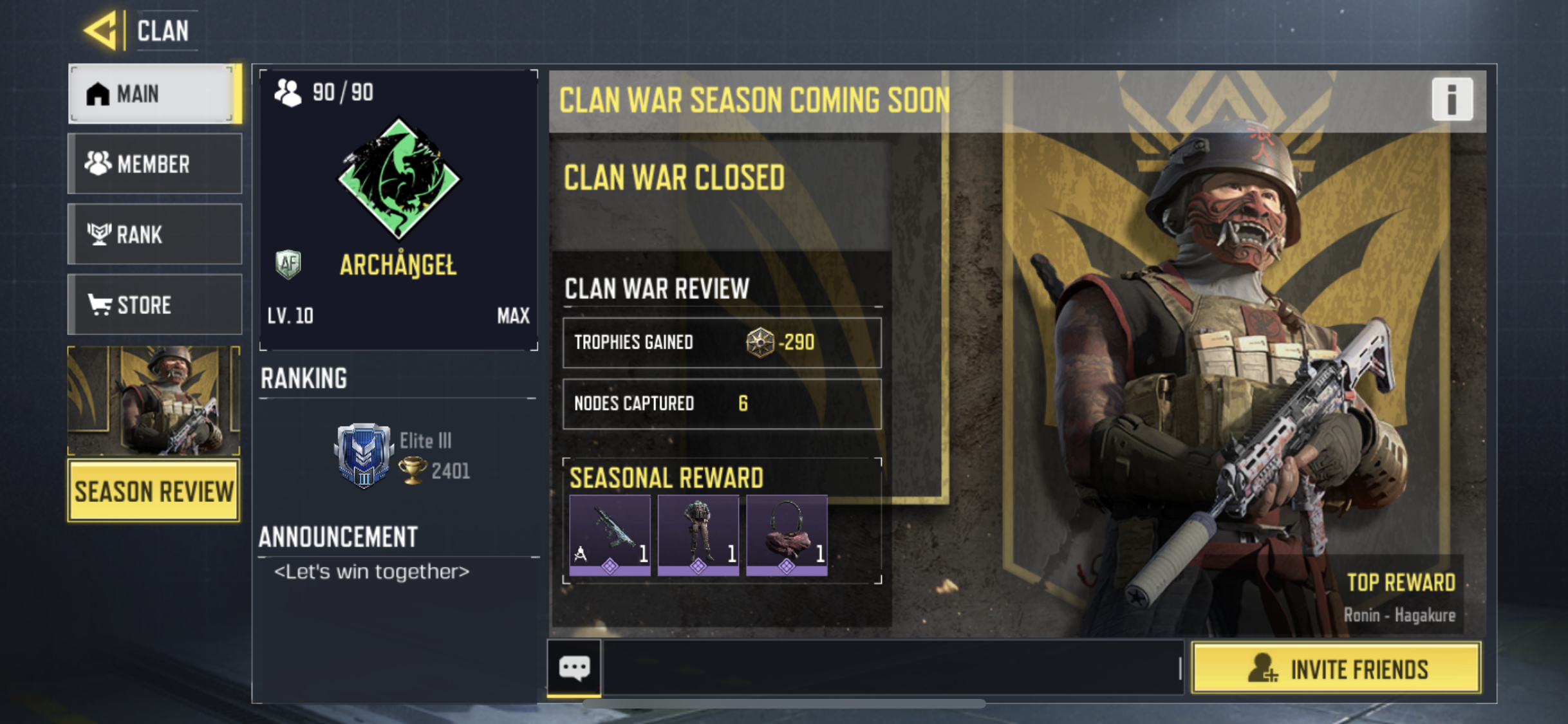The image size is (1568, 724).
Task: Select the soldier skin seasonal reward
Action: [698, 534]
